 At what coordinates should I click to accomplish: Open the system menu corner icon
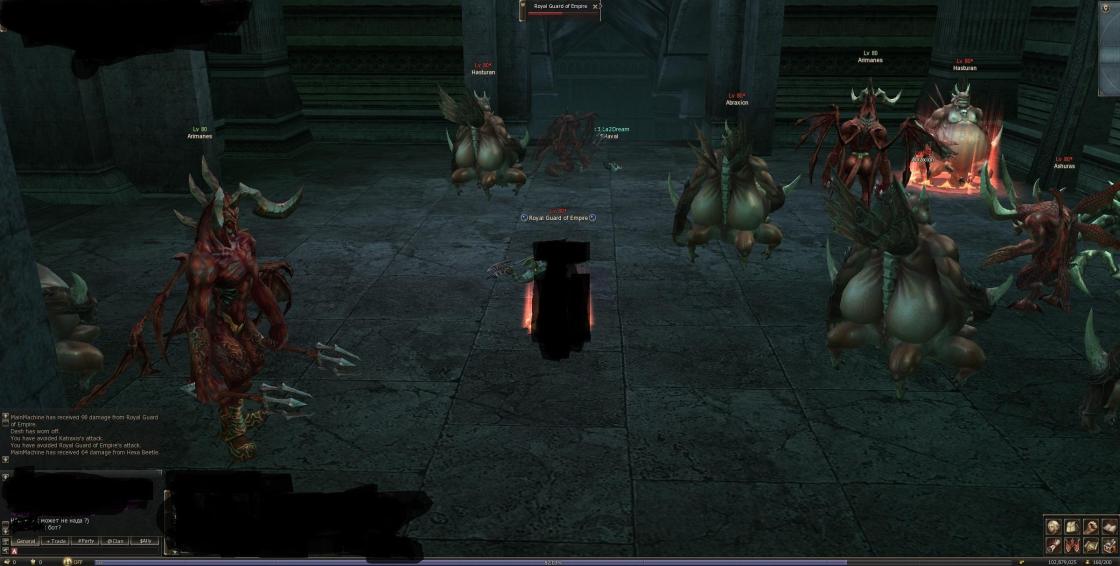(x=1109, y=545)
